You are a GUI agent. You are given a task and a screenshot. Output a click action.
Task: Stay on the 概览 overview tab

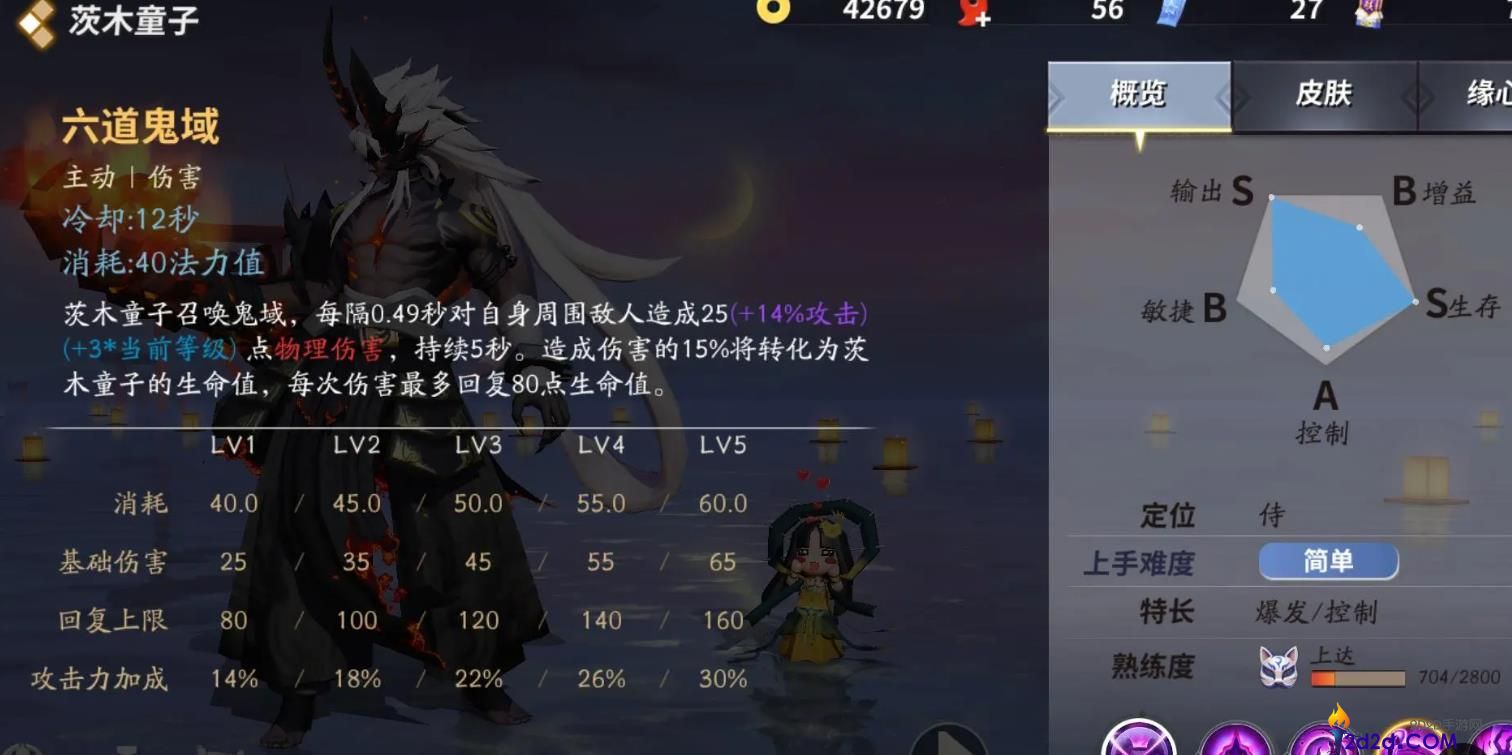click(x=1138, y=91)
